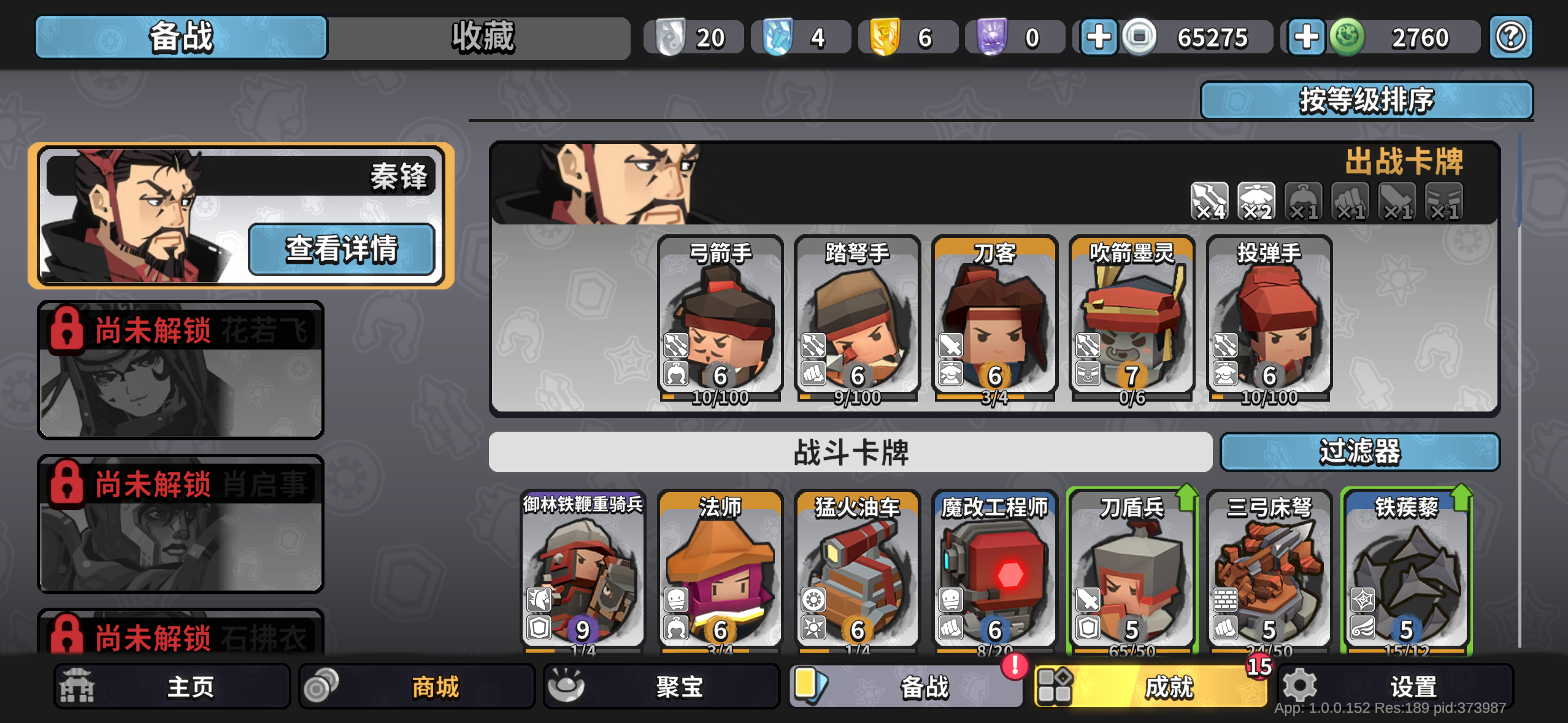Toggle the ×1 fist unit type filter

click(1350, 201)
